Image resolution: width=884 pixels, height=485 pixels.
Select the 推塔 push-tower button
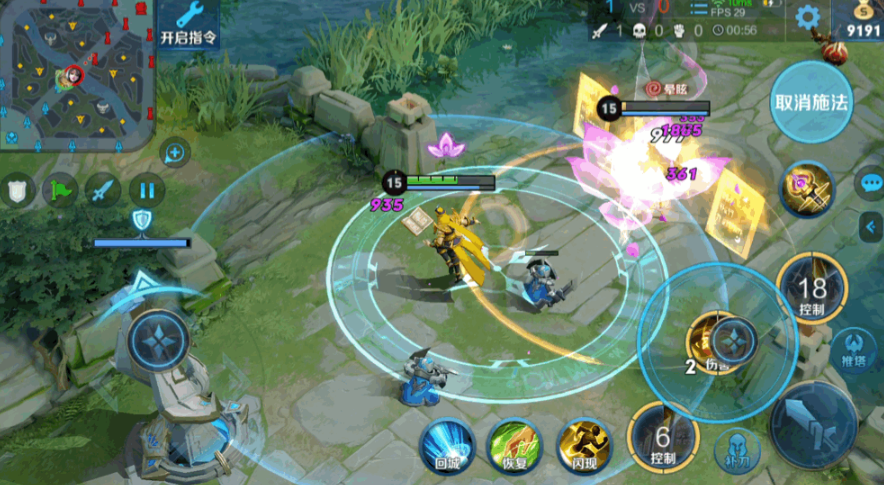pyautogui.click(x=853, y=347)
